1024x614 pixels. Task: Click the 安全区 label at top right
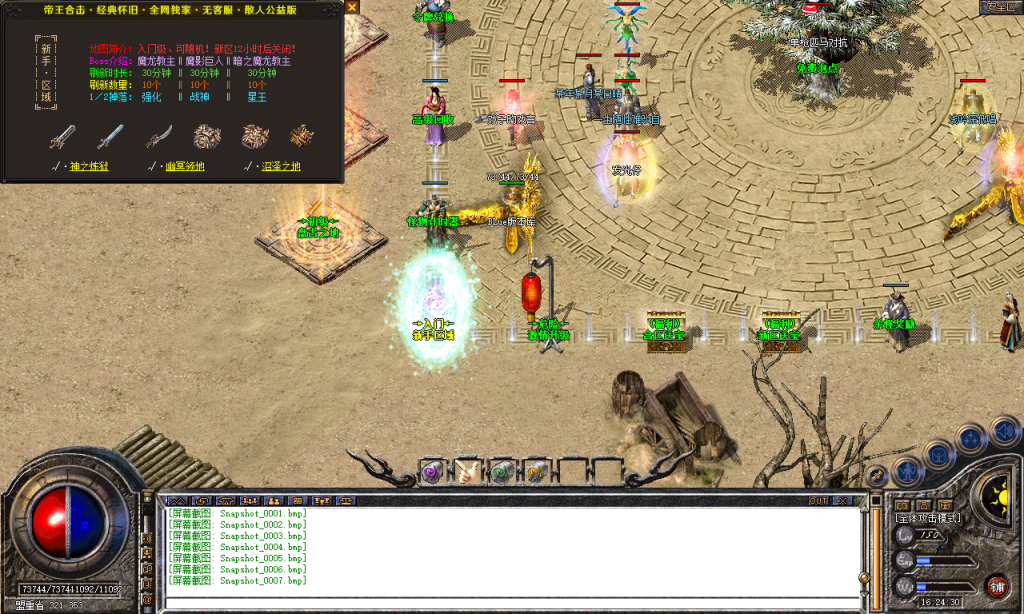tap(1000, 7)
